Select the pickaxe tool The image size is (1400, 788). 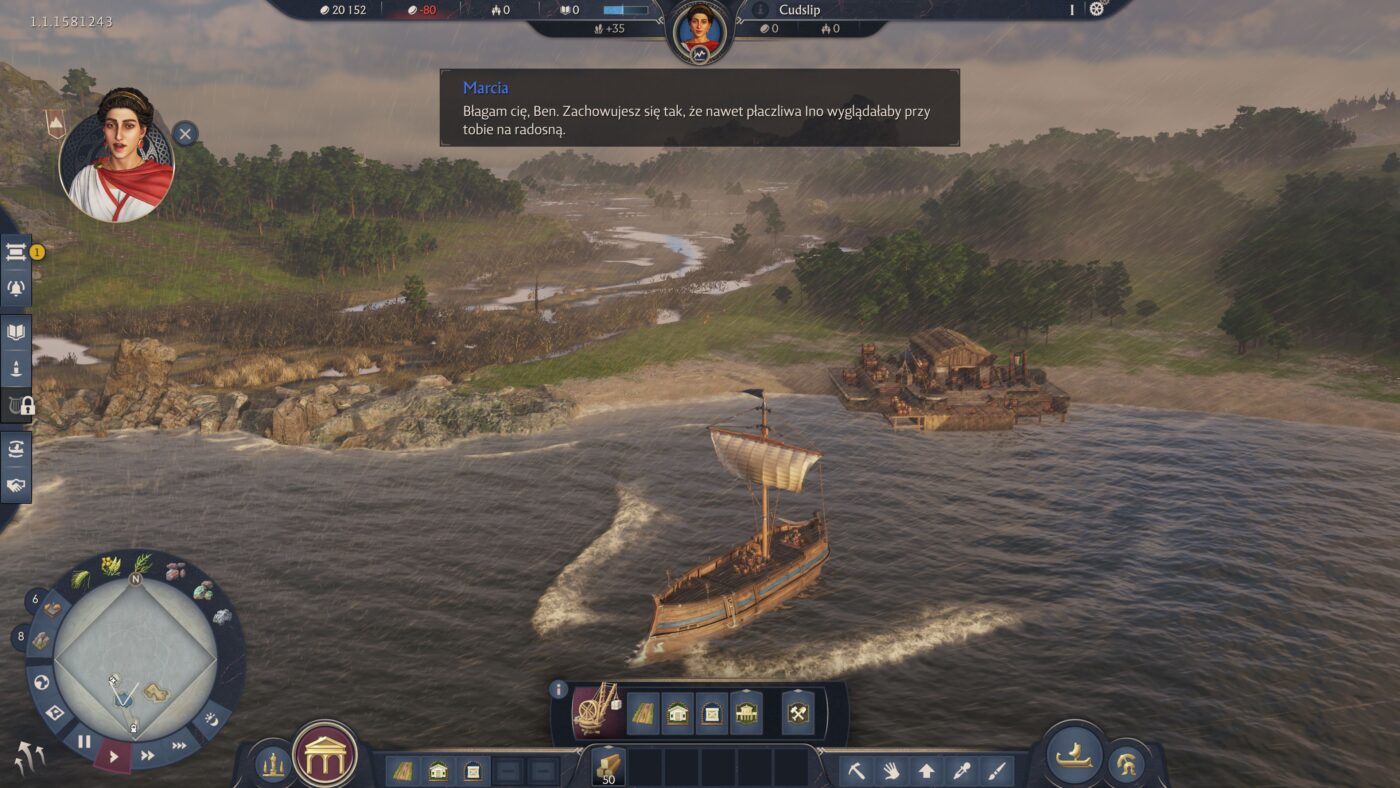857,771
